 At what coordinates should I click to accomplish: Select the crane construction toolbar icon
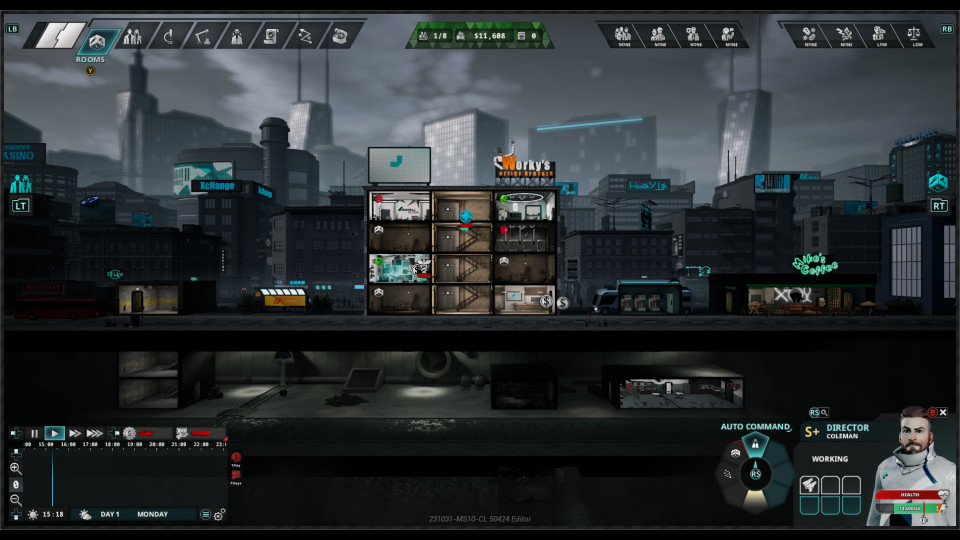pos(202,37)
